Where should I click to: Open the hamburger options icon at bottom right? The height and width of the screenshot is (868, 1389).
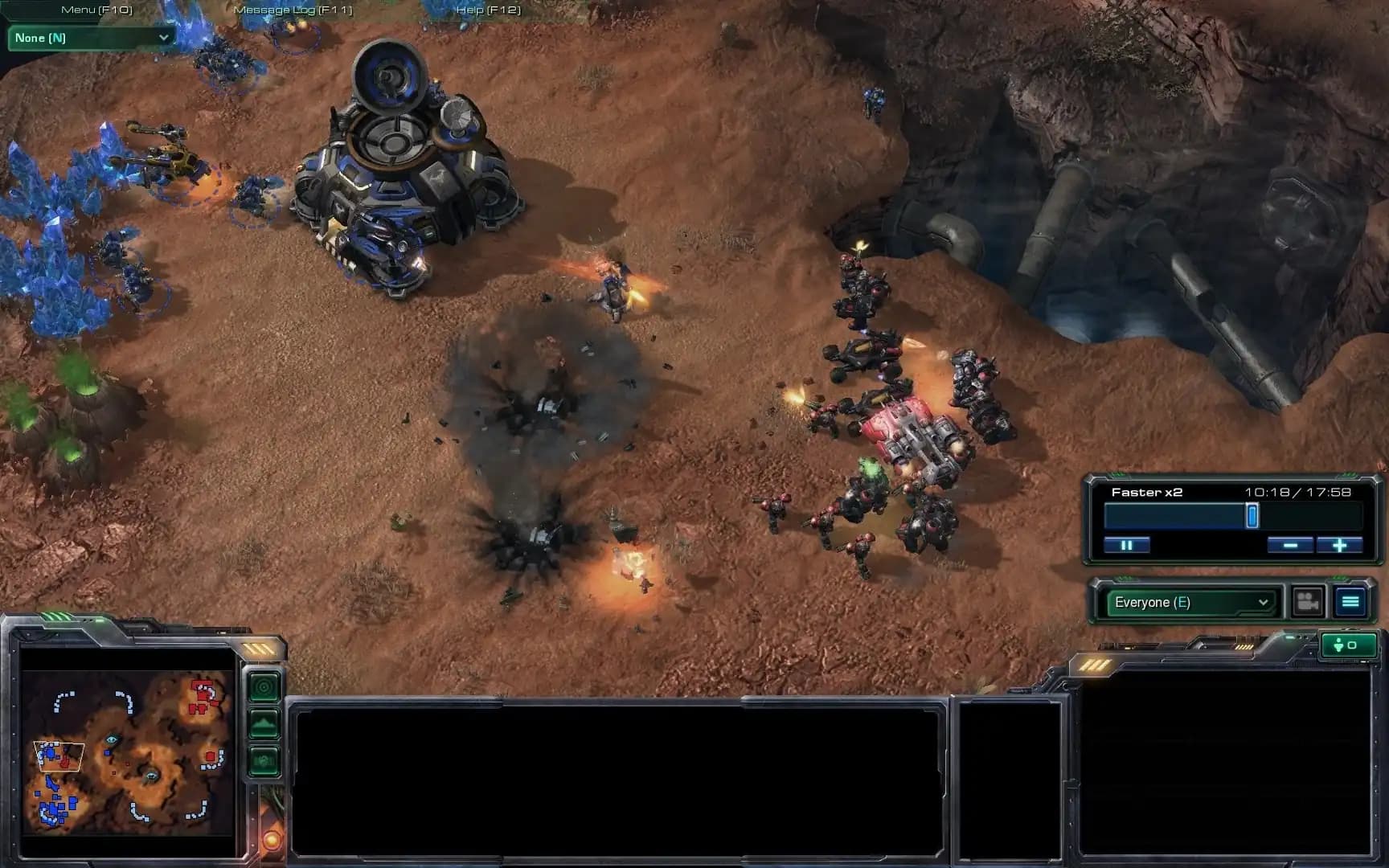coord(1350,601)
